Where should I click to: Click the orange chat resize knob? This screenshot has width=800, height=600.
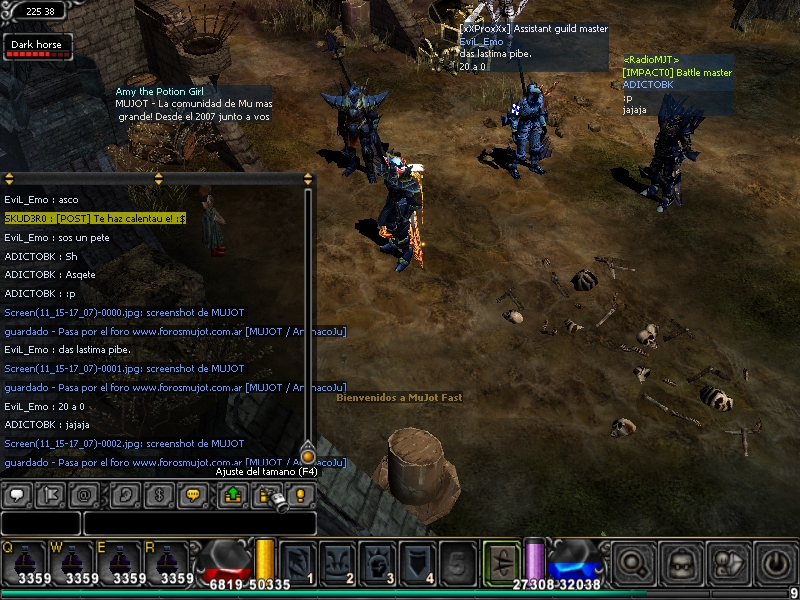point(308,456)
